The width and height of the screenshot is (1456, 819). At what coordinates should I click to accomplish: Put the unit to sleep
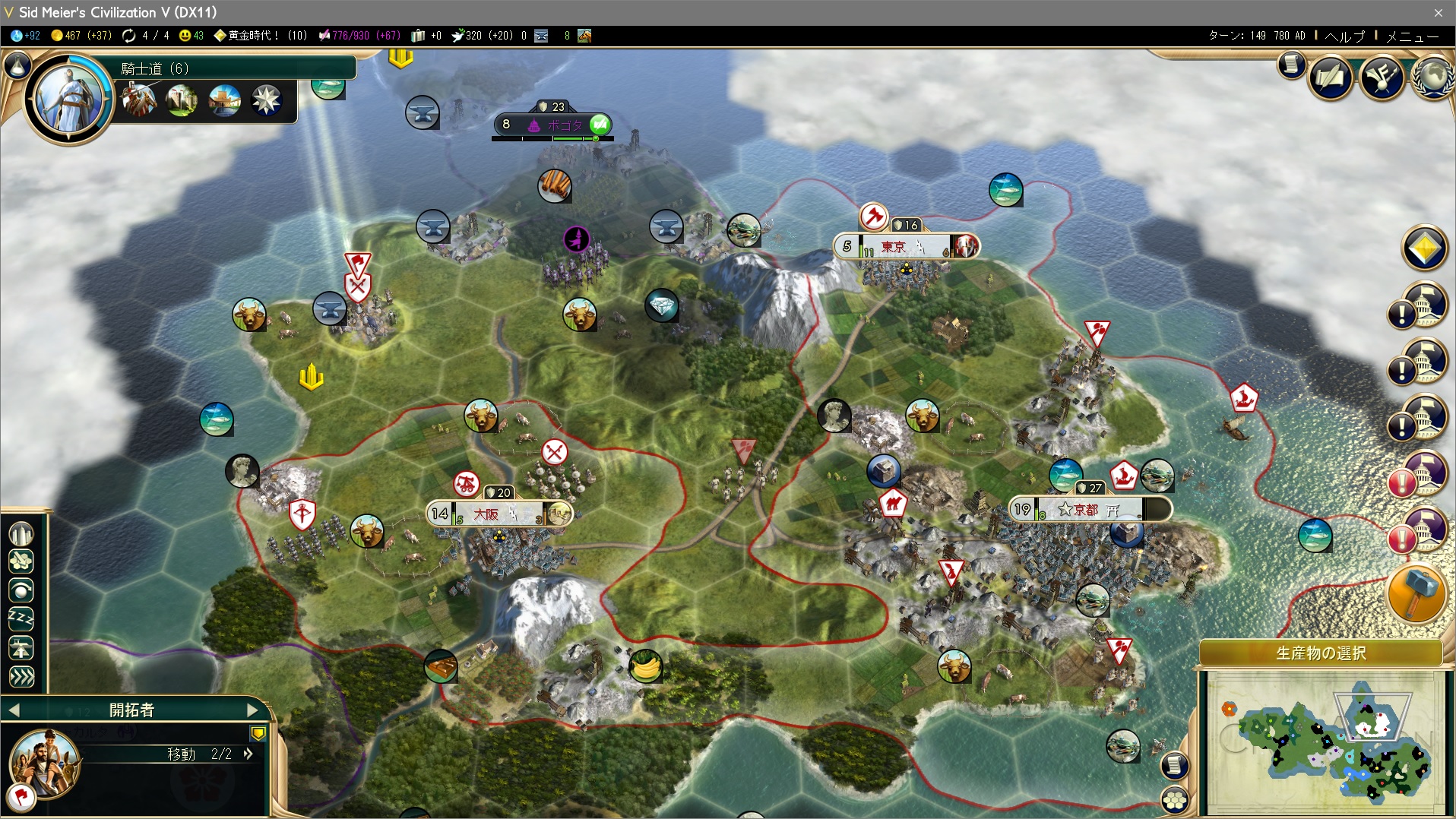[21, 619]
